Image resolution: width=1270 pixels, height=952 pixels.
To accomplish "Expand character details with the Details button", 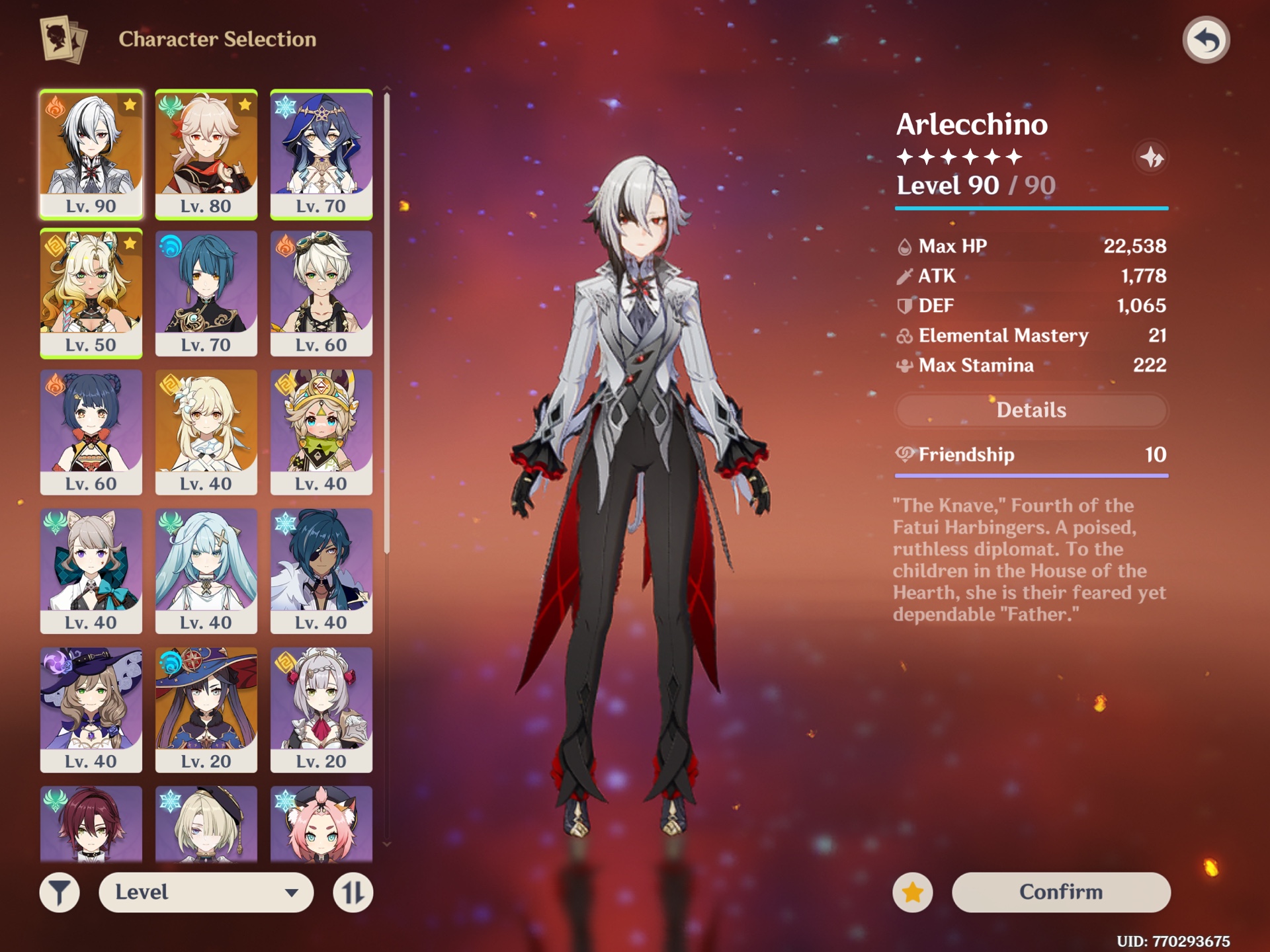I will click(1031, 410).
